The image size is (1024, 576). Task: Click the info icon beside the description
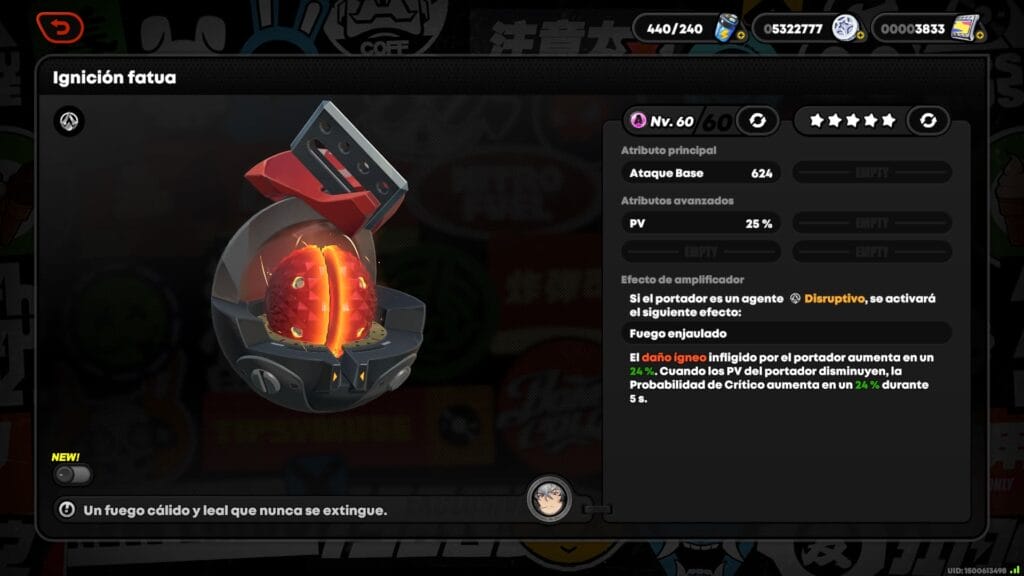click(67, 510)
